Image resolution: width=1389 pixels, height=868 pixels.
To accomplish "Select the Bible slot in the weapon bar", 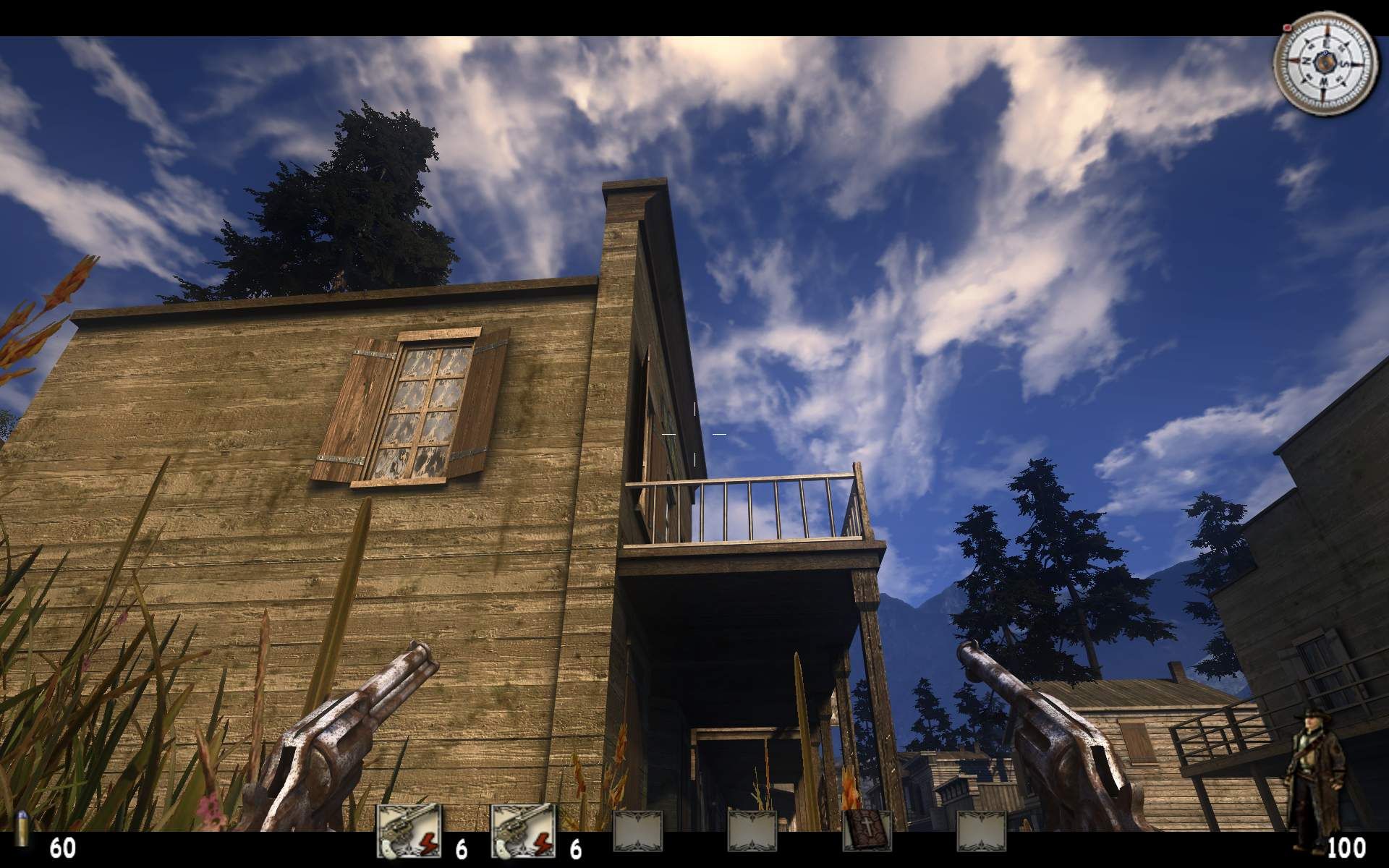I will point(867,830).
